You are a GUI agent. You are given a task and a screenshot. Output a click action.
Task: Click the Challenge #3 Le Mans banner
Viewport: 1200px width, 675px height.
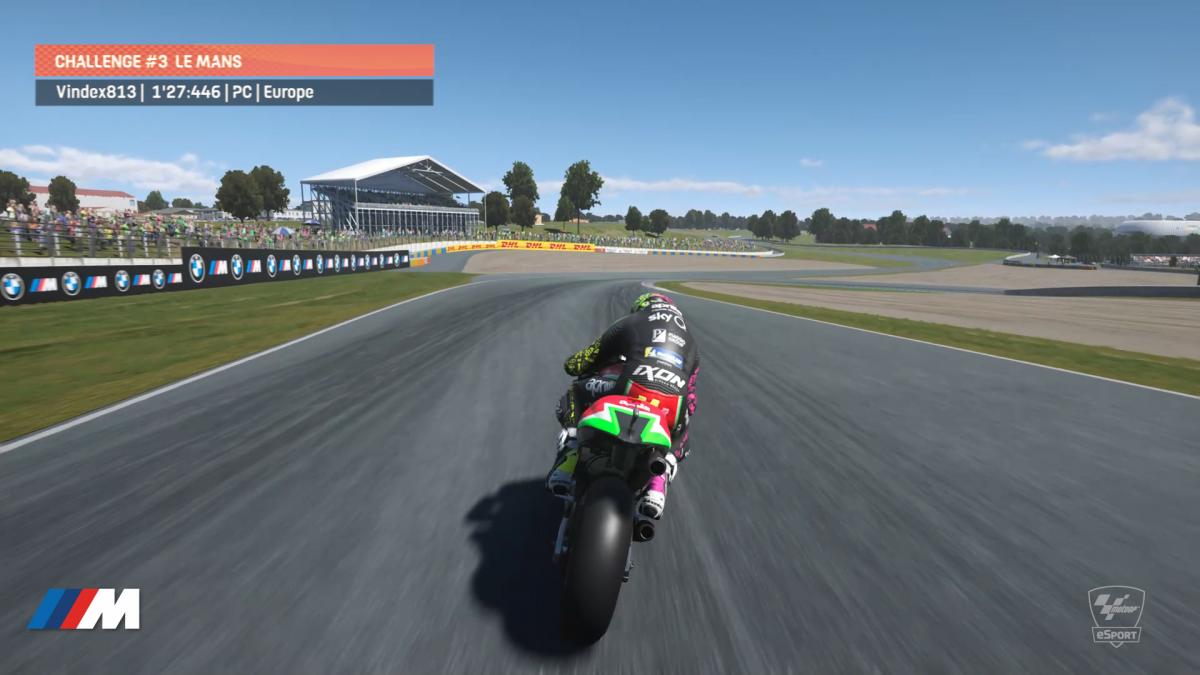pos(234,61)
